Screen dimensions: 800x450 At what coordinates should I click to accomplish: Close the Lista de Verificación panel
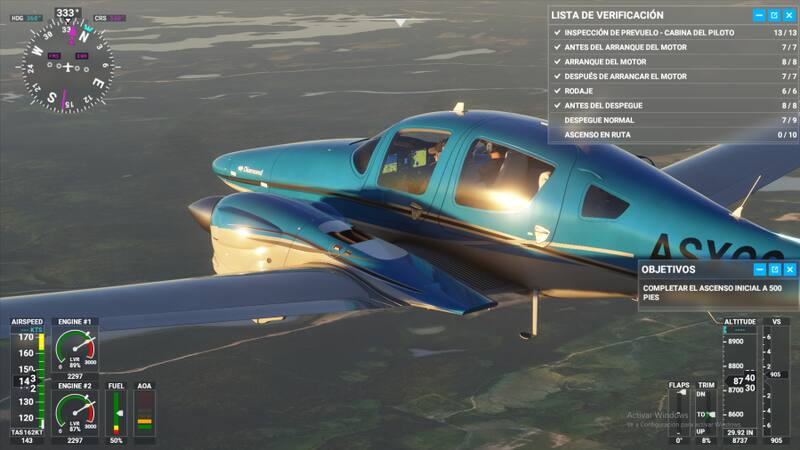tap(789, 15)
